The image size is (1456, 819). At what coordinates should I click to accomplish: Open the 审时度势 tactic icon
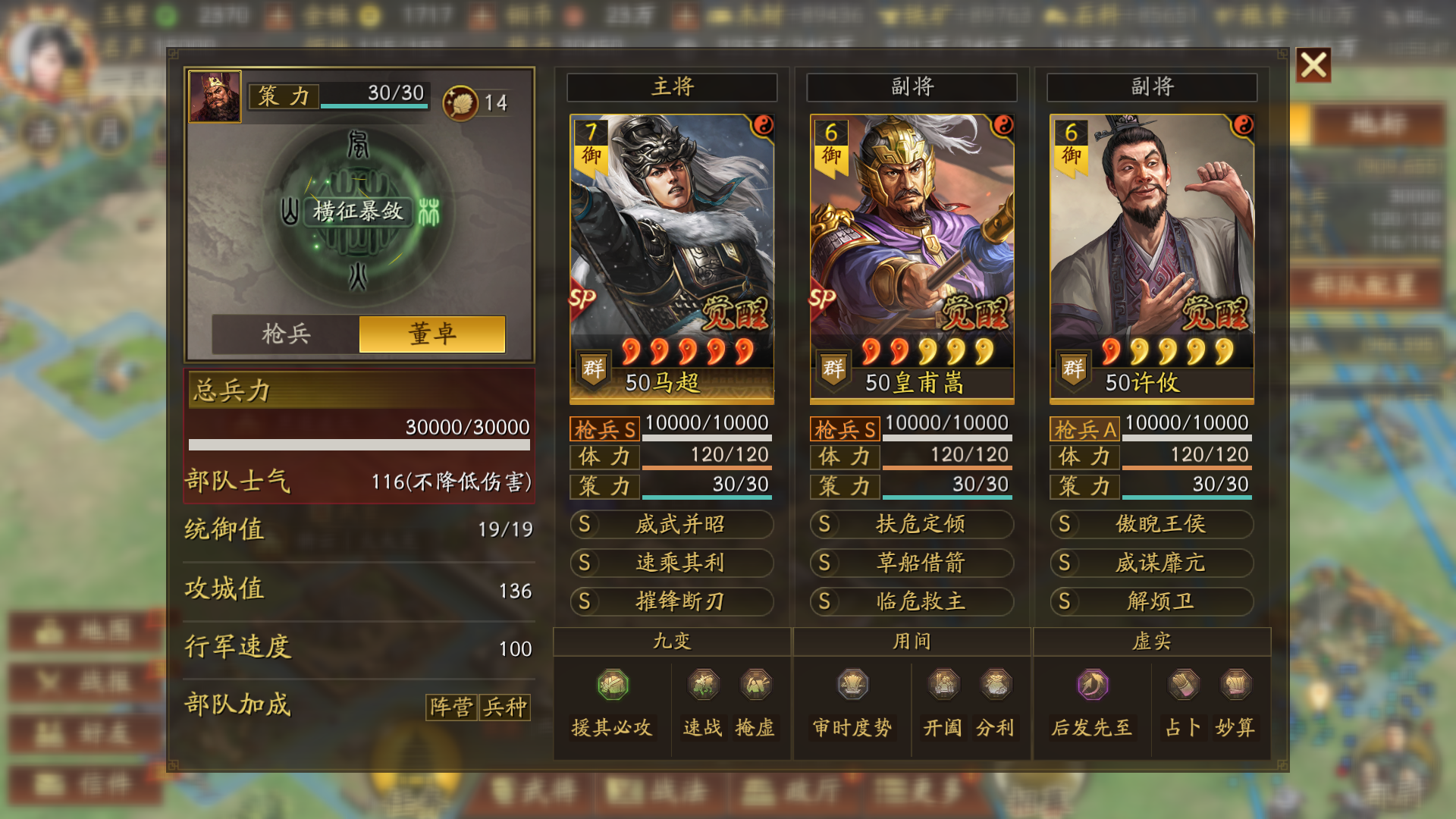[x=852, y=685]
